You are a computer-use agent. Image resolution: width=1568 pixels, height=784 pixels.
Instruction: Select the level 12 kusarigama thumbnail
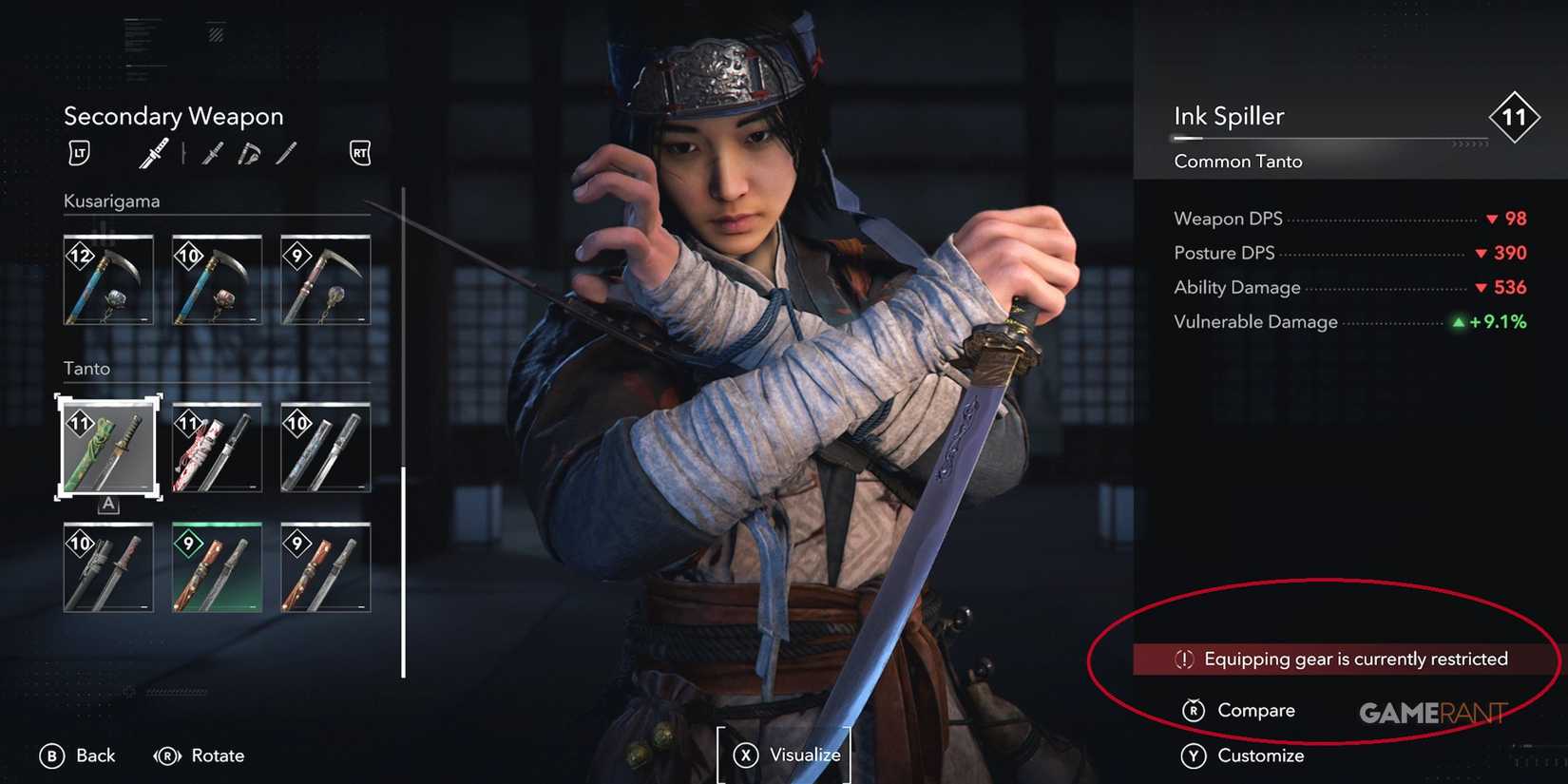click(108, 279)
